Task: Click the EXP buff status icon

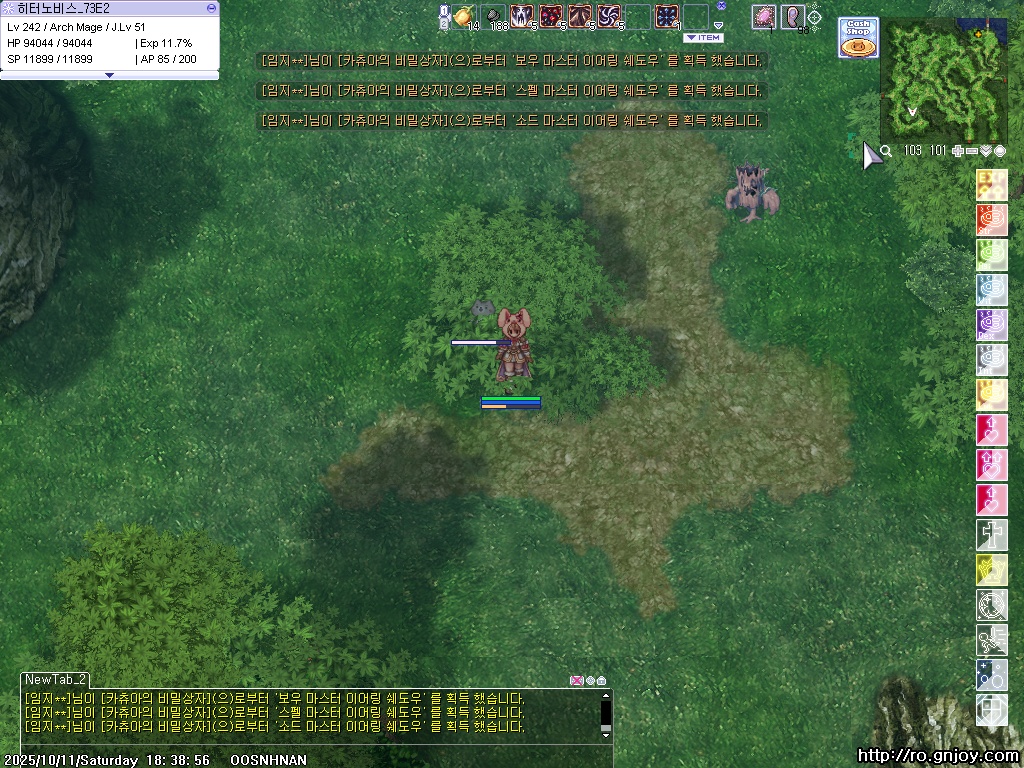Action: coord(991,185)
